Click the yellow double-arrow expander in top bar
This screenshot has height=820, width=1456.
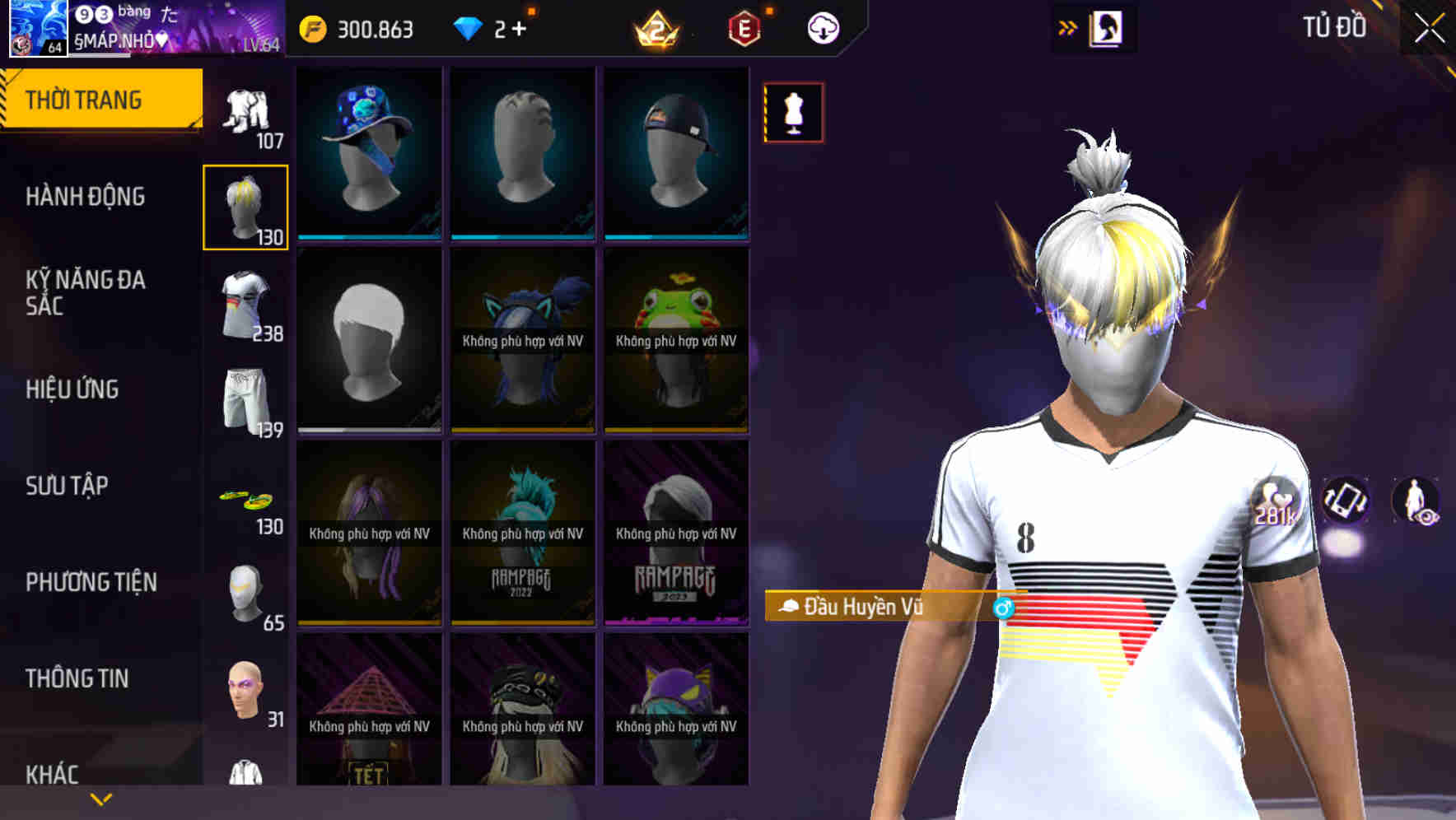click(1068, 26)
